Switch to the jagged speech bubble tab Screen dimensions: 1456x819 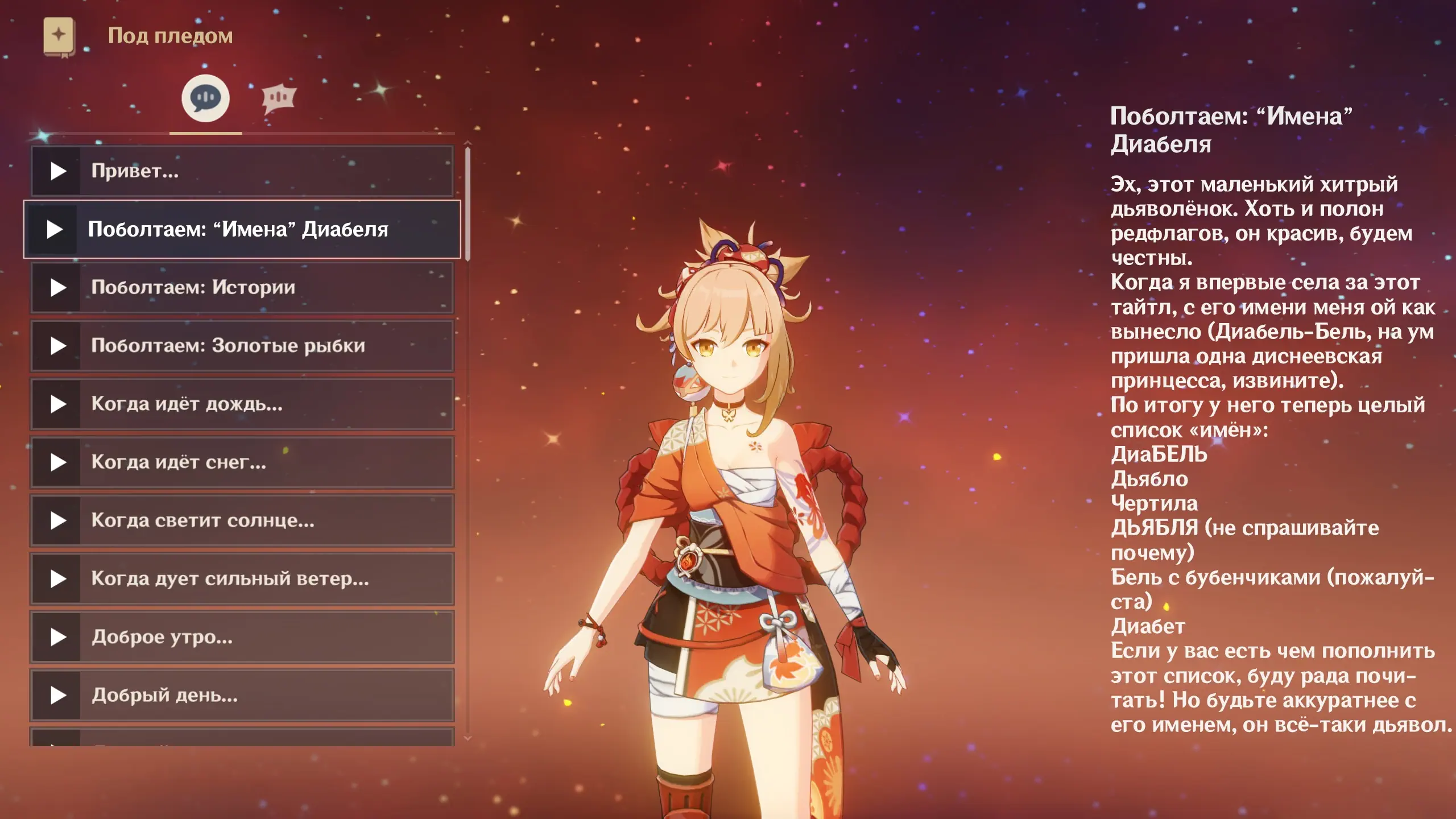(278, 98)
